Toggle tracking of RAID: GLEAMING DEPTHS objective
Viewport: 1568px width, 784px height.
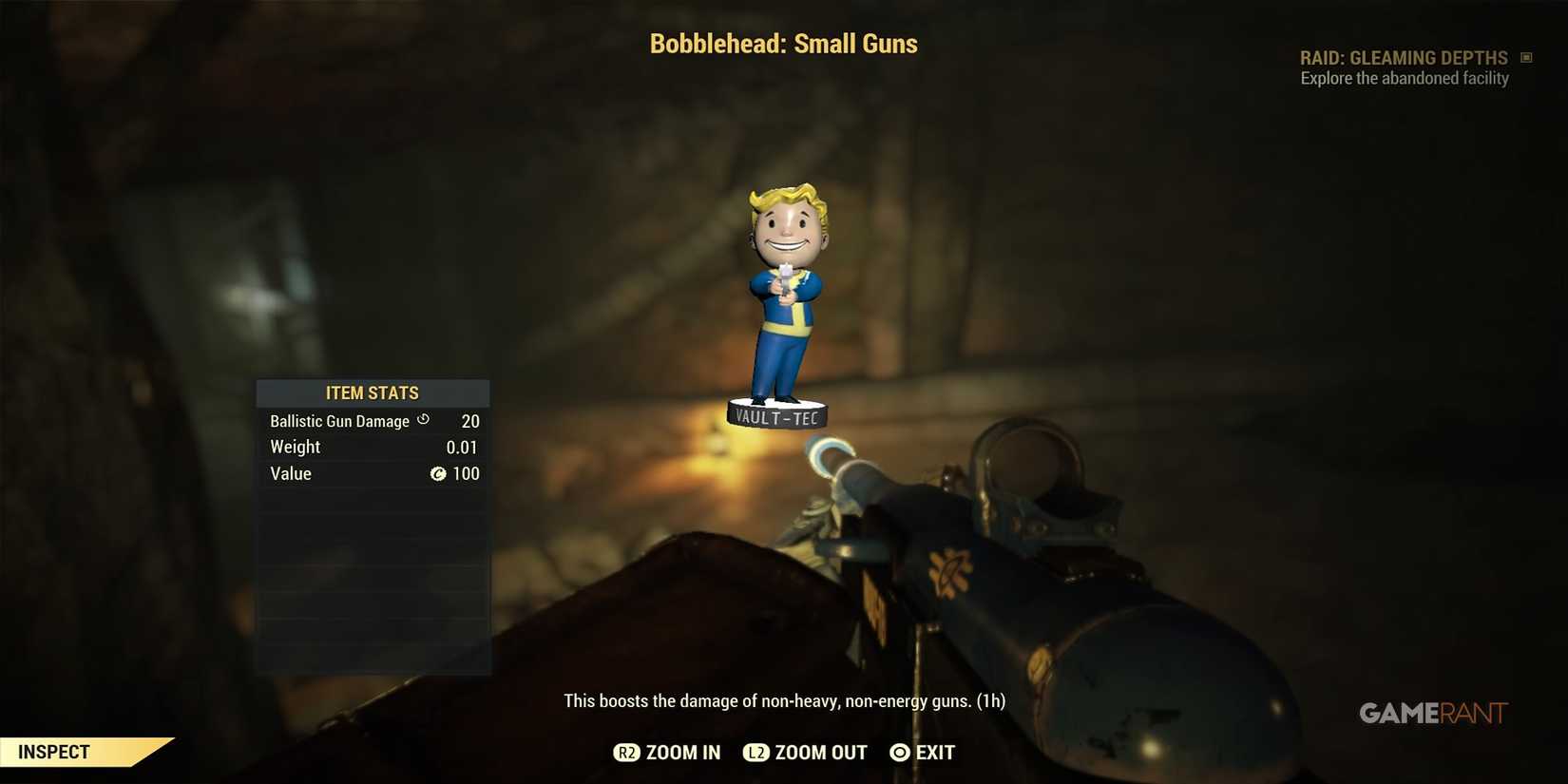(x=1404, y=57)
